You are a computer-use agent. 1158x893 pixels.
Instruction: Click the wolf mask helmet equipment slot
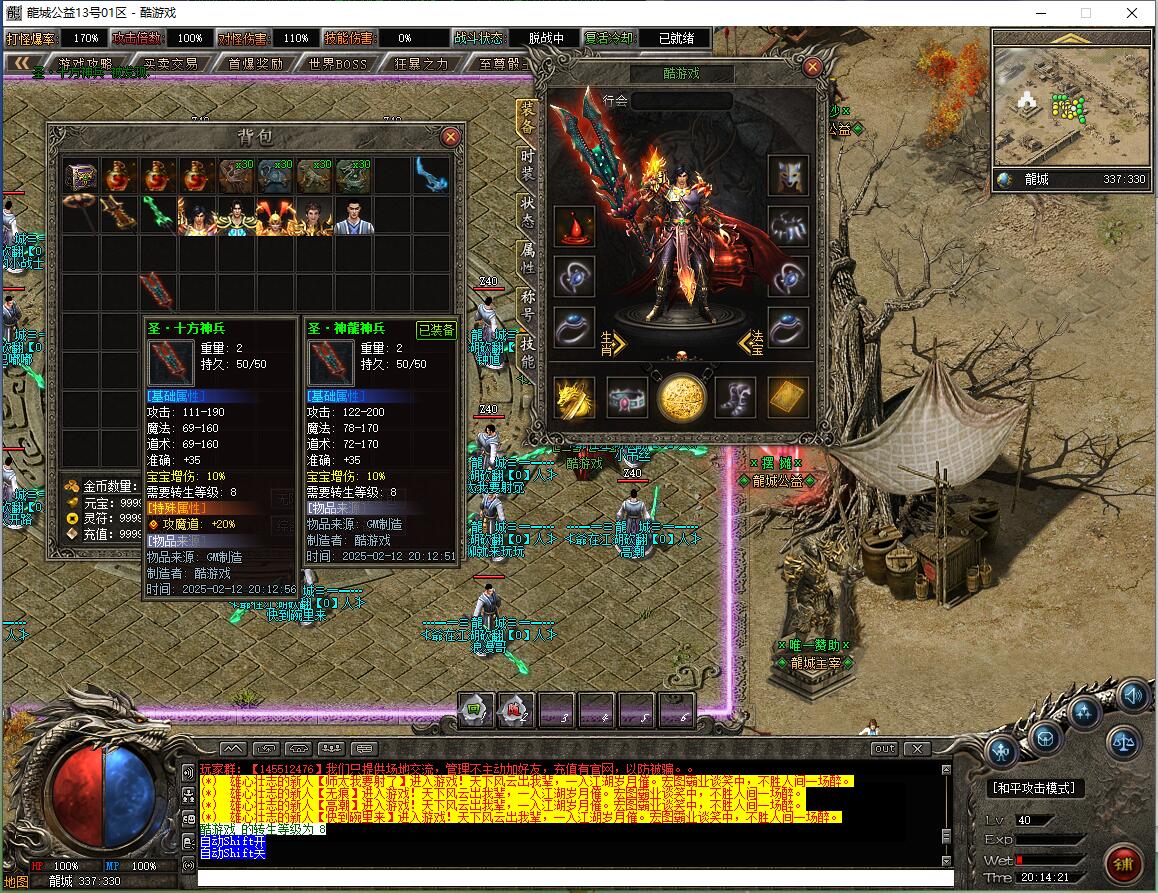788,175
